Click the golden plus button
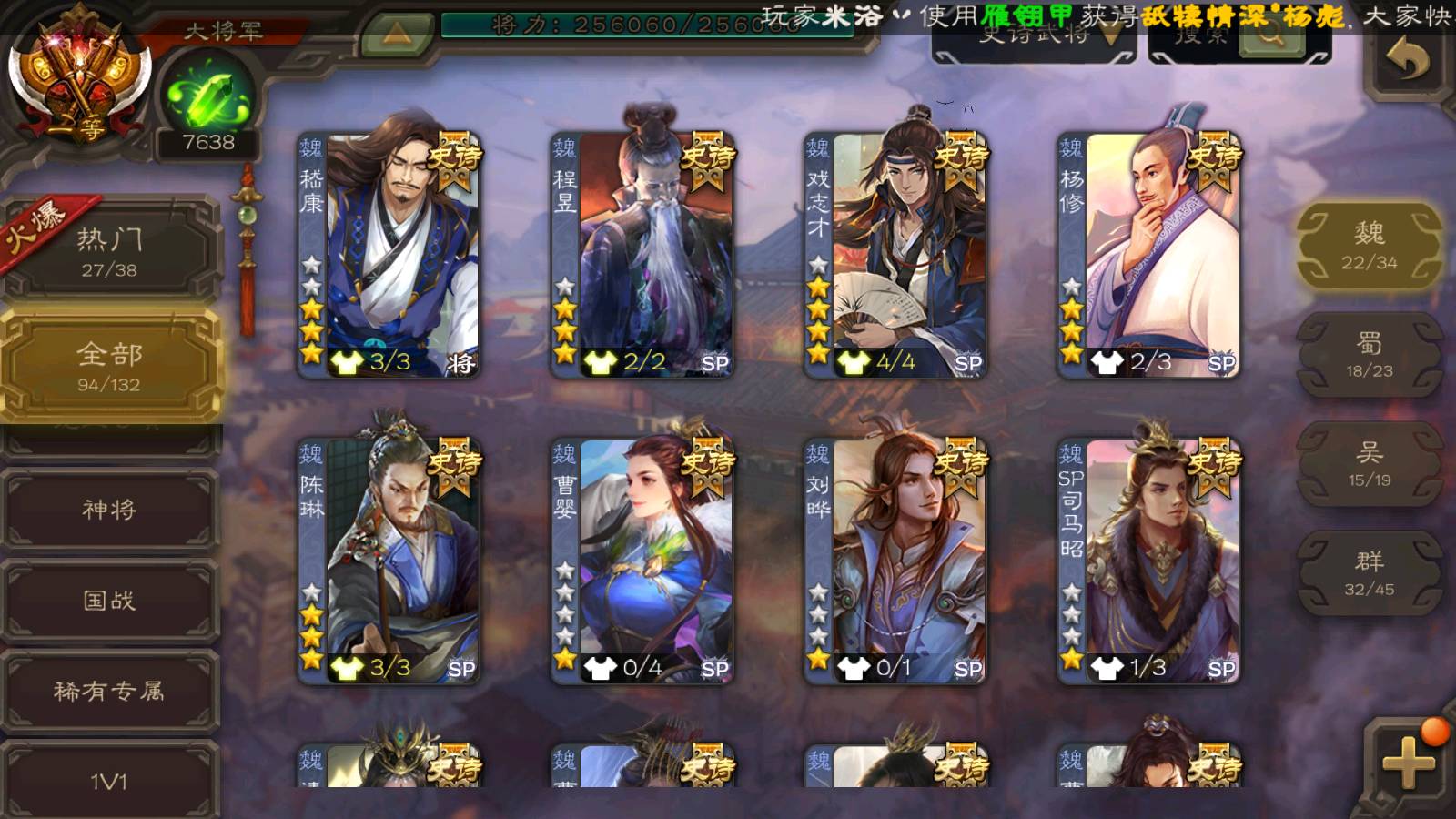 point(1407,763)
